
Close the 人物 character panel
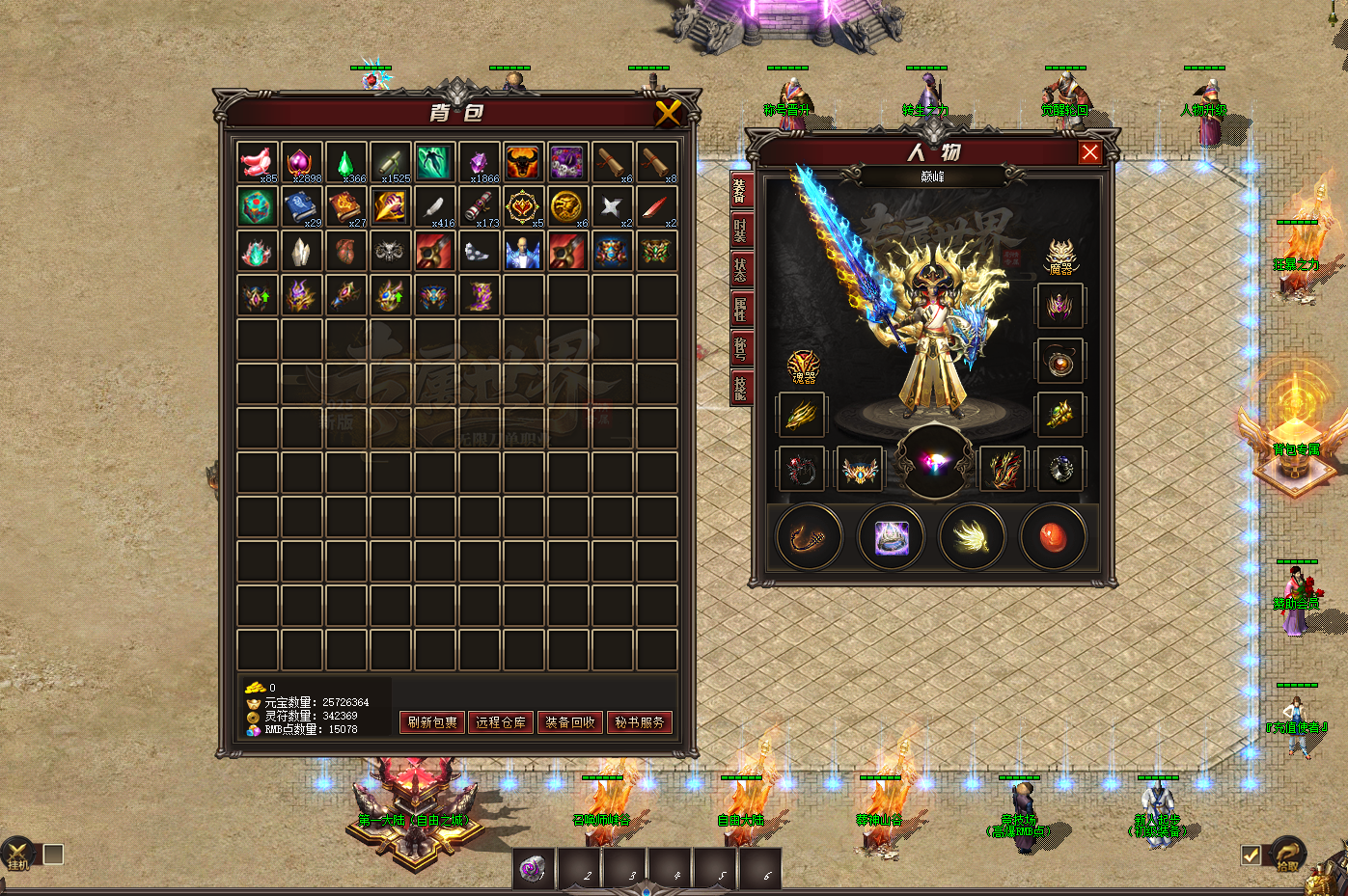[x=1089, y=152]
